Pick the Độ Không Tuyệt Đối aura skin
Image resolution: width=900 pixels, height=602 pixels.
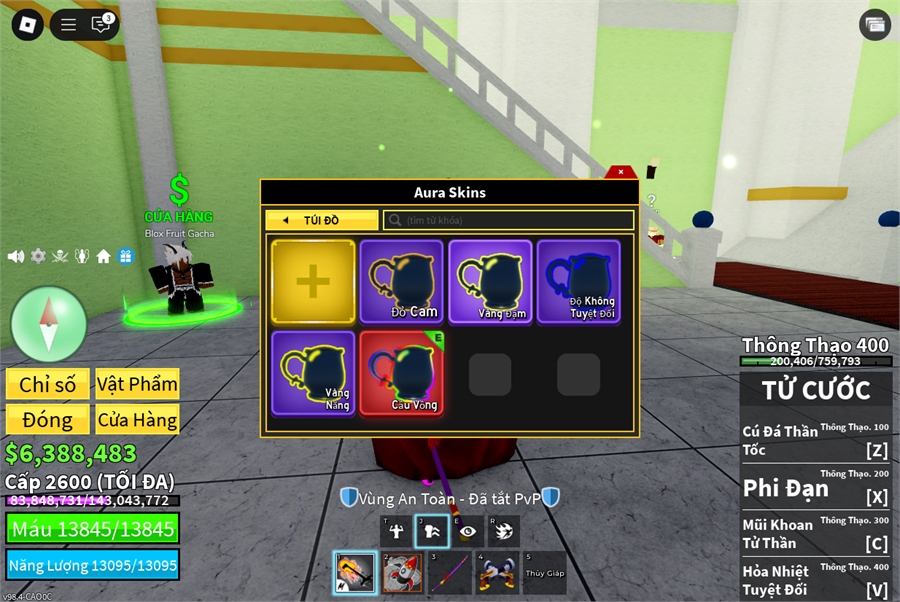pyautogui.click(x=578, y=282)
